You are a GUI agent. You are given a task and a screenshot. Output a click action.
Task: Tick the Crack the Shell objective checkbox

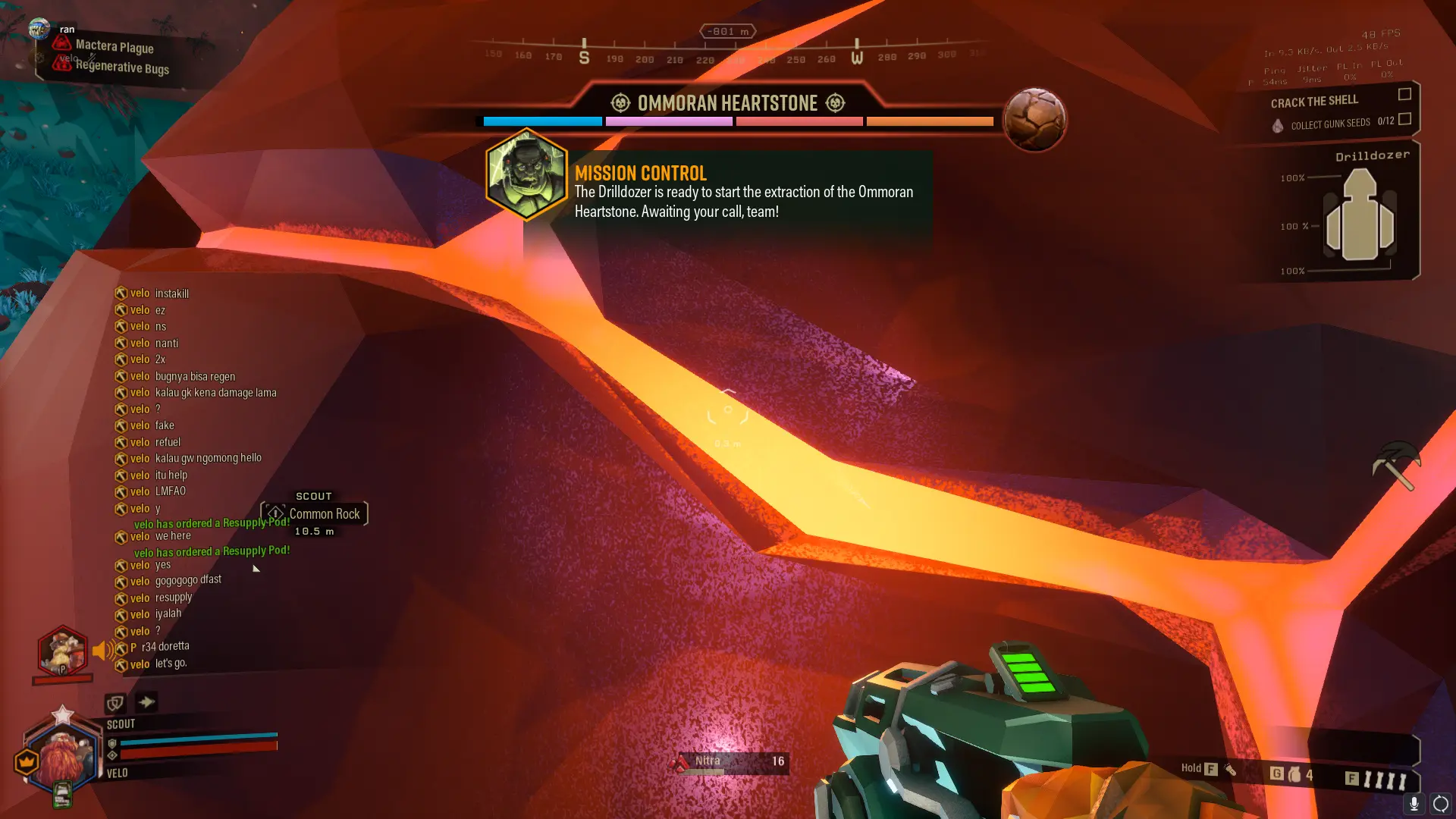tap(1404, 94)
